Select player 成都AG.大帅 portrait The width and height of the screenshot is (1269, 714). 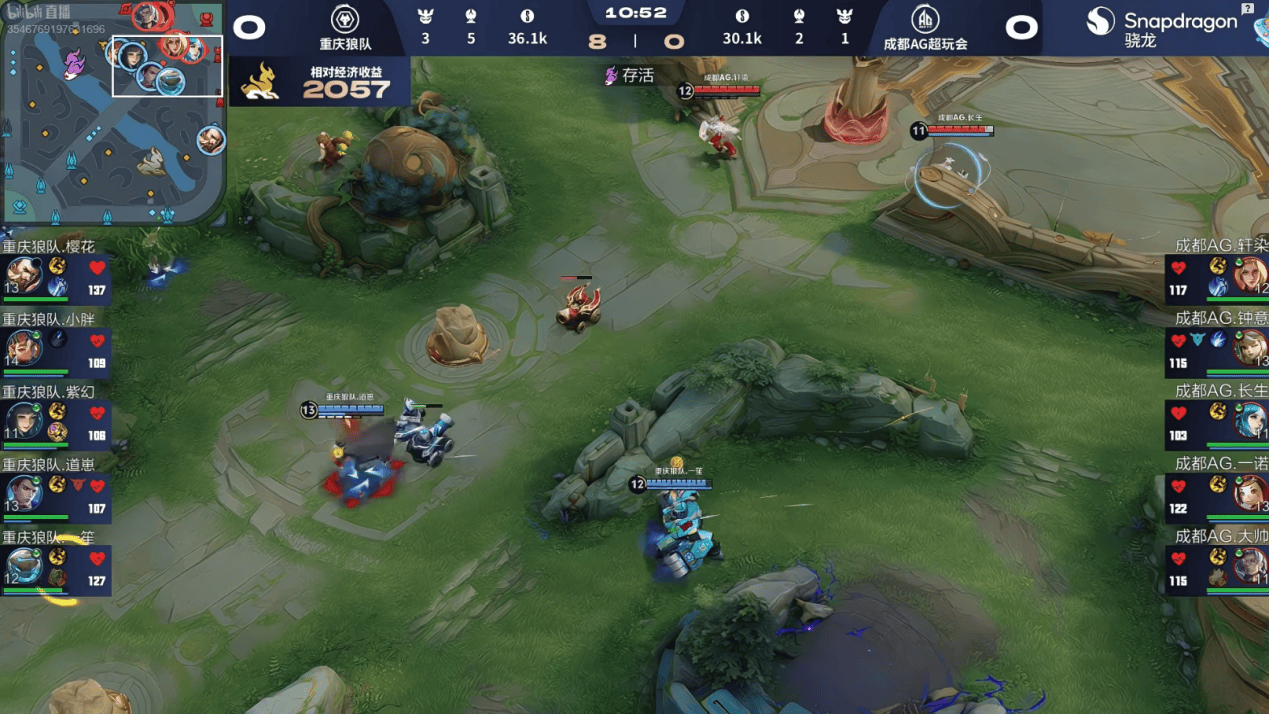pos(1249,567)
